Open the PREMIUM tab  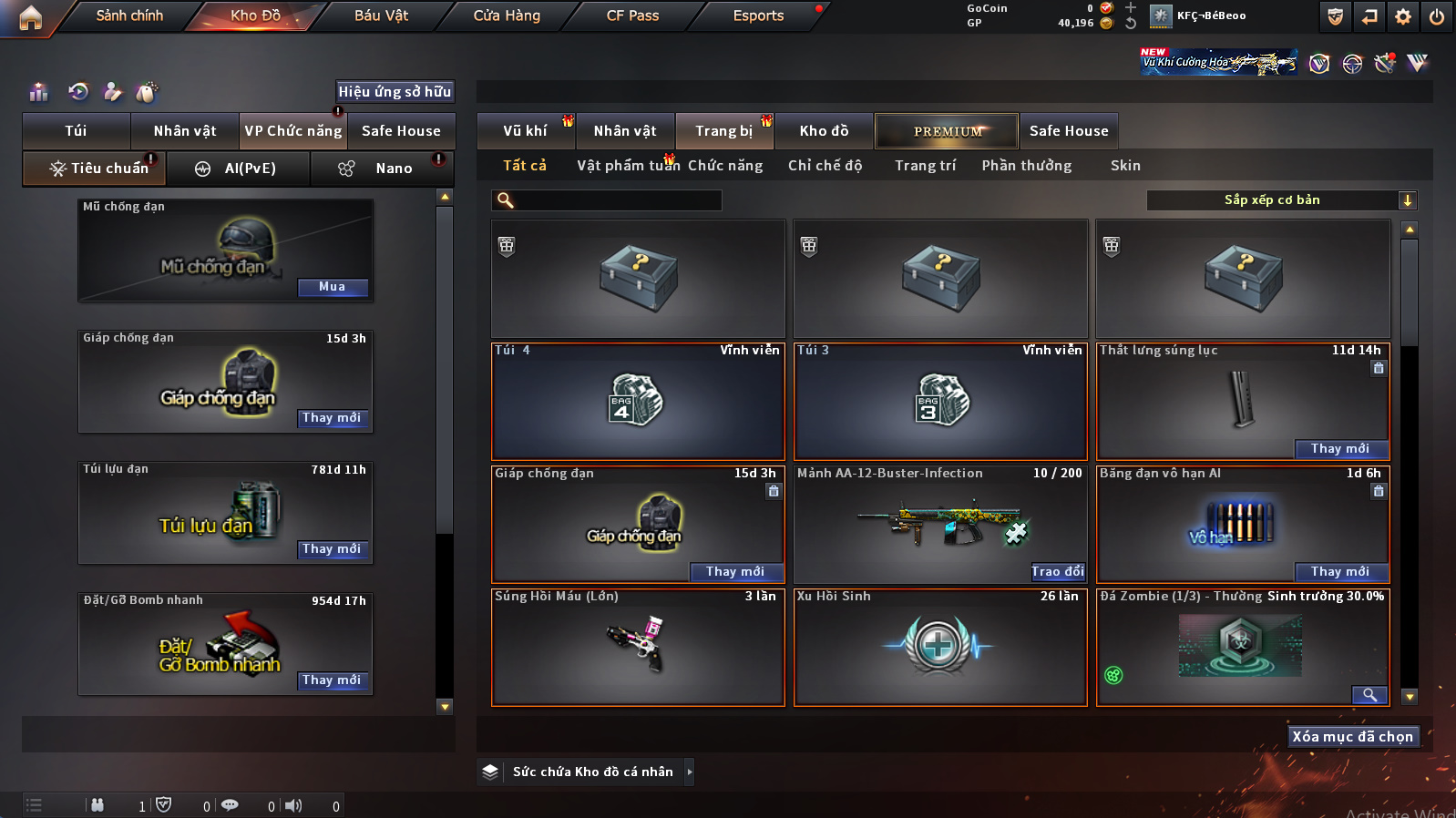tap(948, 131)
